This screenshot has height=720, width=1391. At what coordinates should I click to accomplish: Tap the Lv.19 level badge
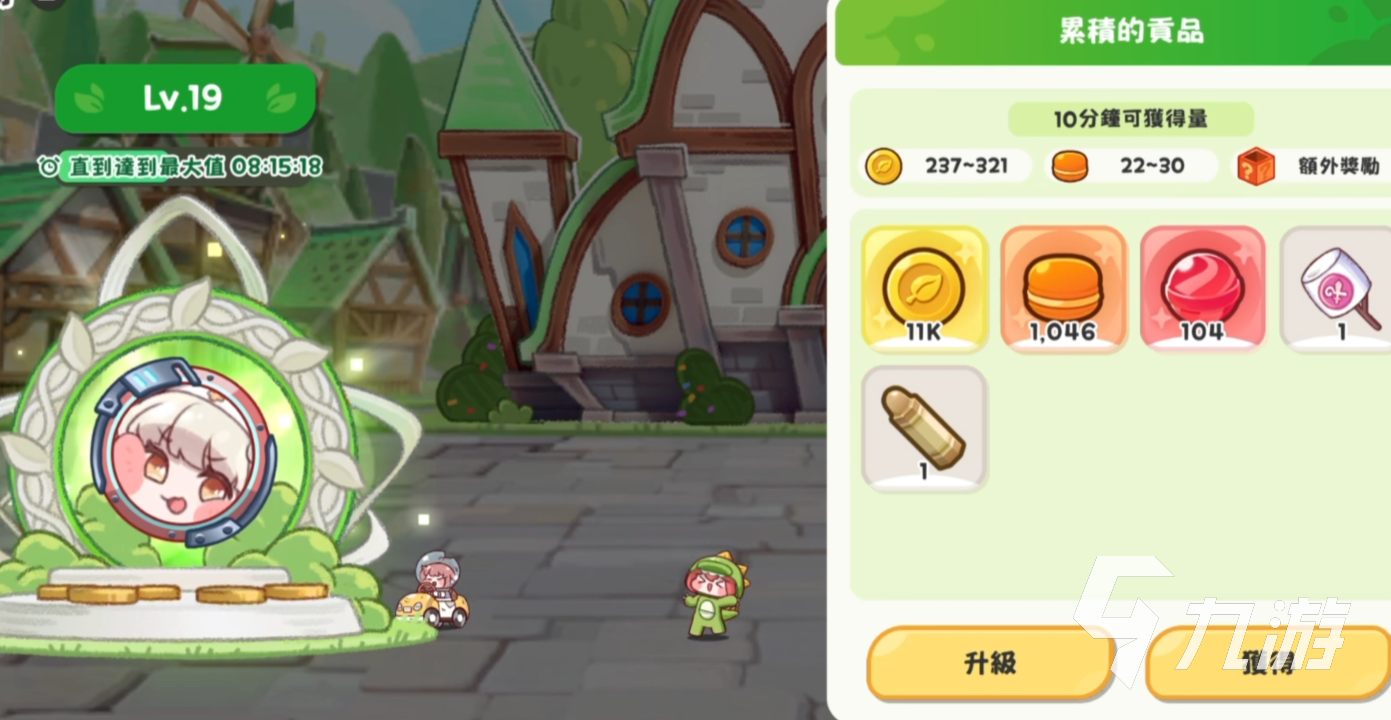pos(185,98)
